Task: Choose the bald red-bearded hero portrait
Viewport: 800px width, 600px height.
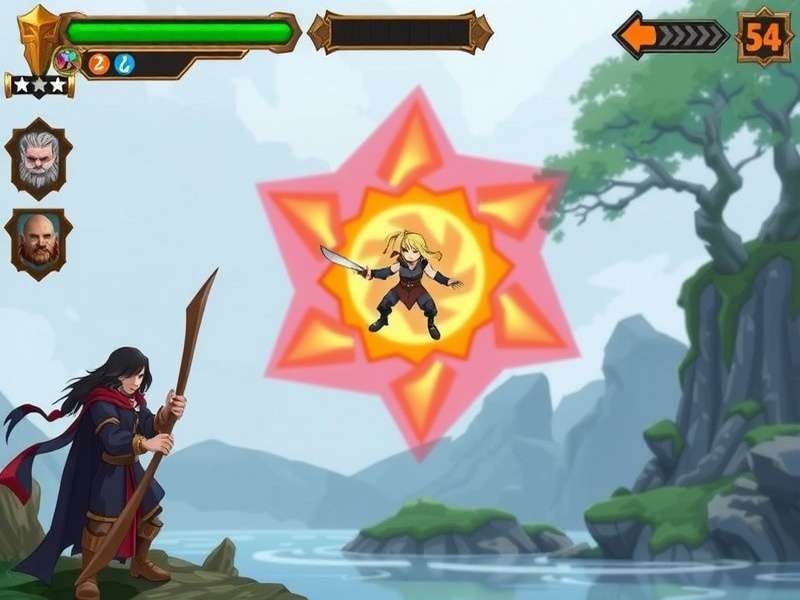Action: 38,242
